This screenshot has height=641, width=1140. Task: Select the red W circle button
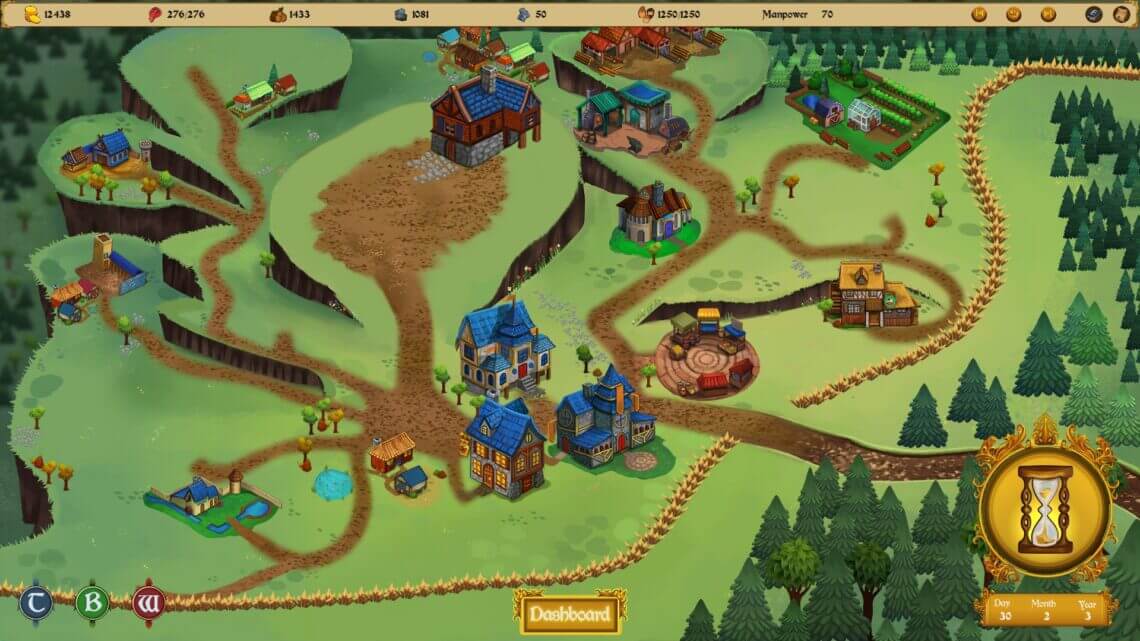pyautogui.click(x=147, y=604)
